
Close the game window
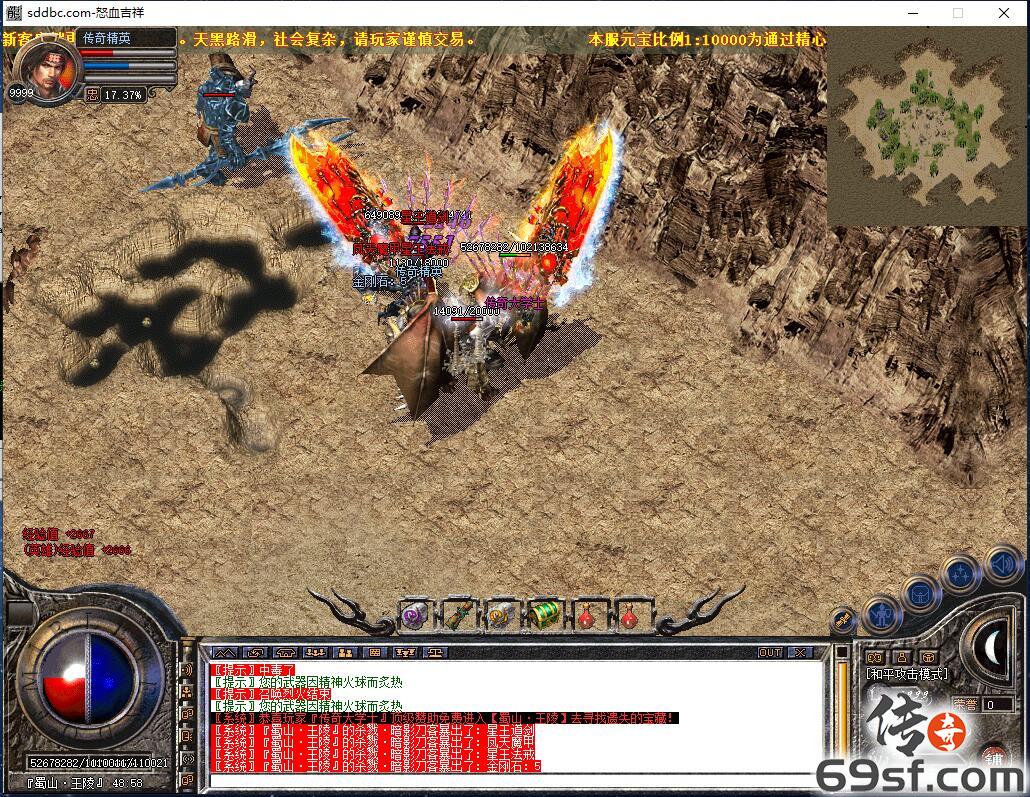[x=1004, y=13]
